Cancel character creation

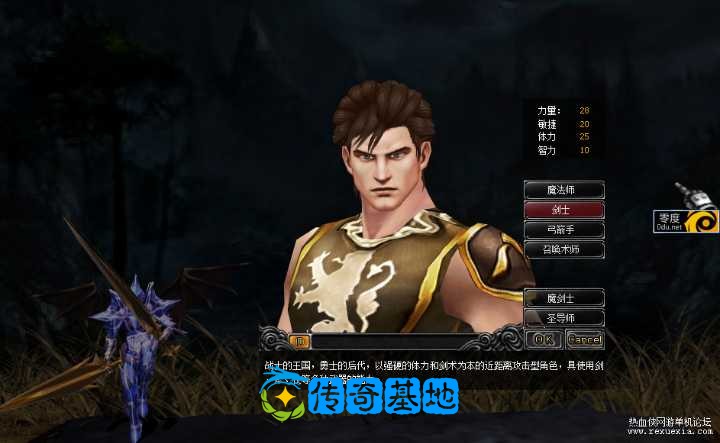point(584,339)
